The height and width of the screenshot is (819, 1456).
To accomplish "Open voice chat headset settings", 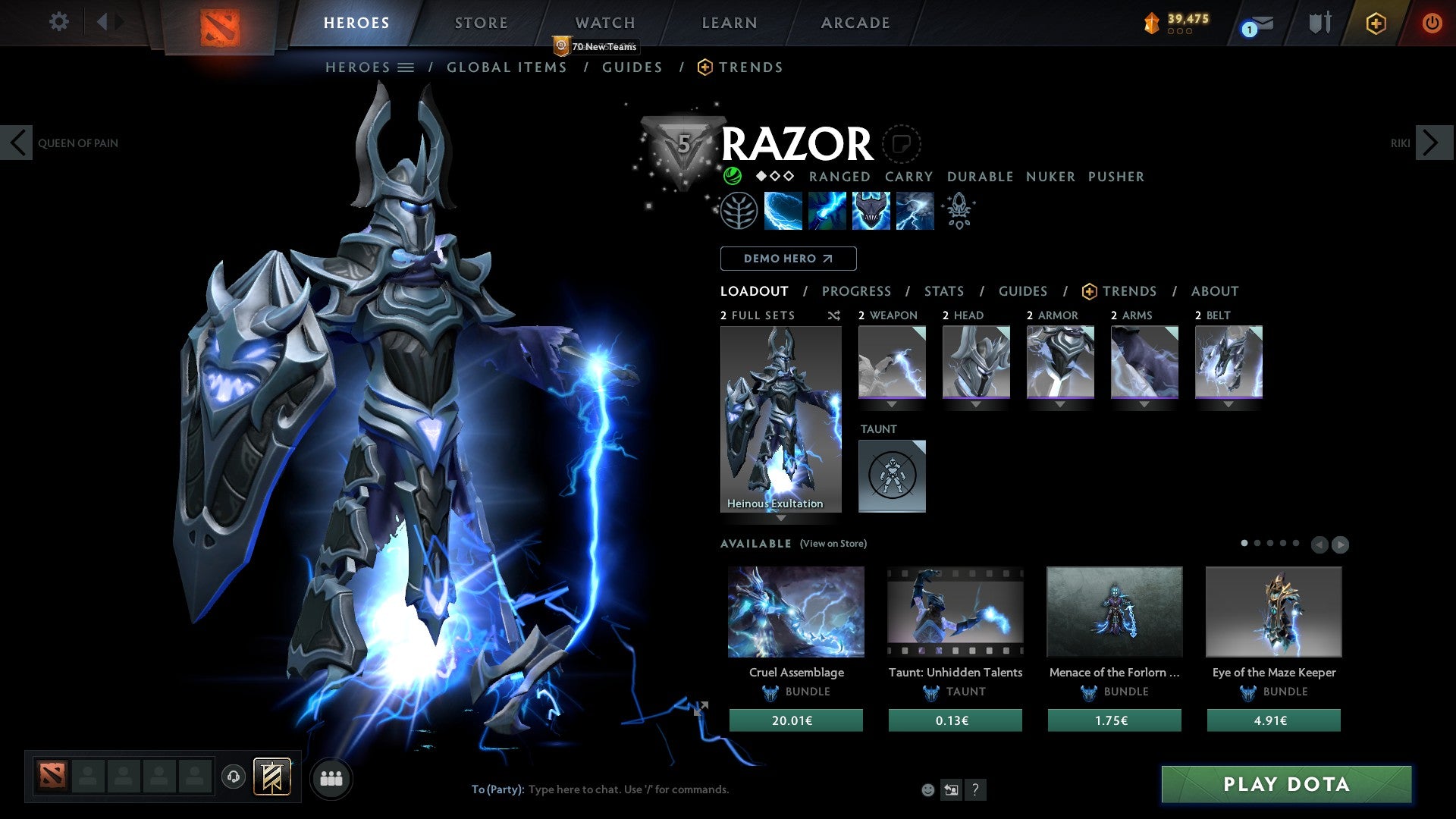I will (x=233, y=778).
